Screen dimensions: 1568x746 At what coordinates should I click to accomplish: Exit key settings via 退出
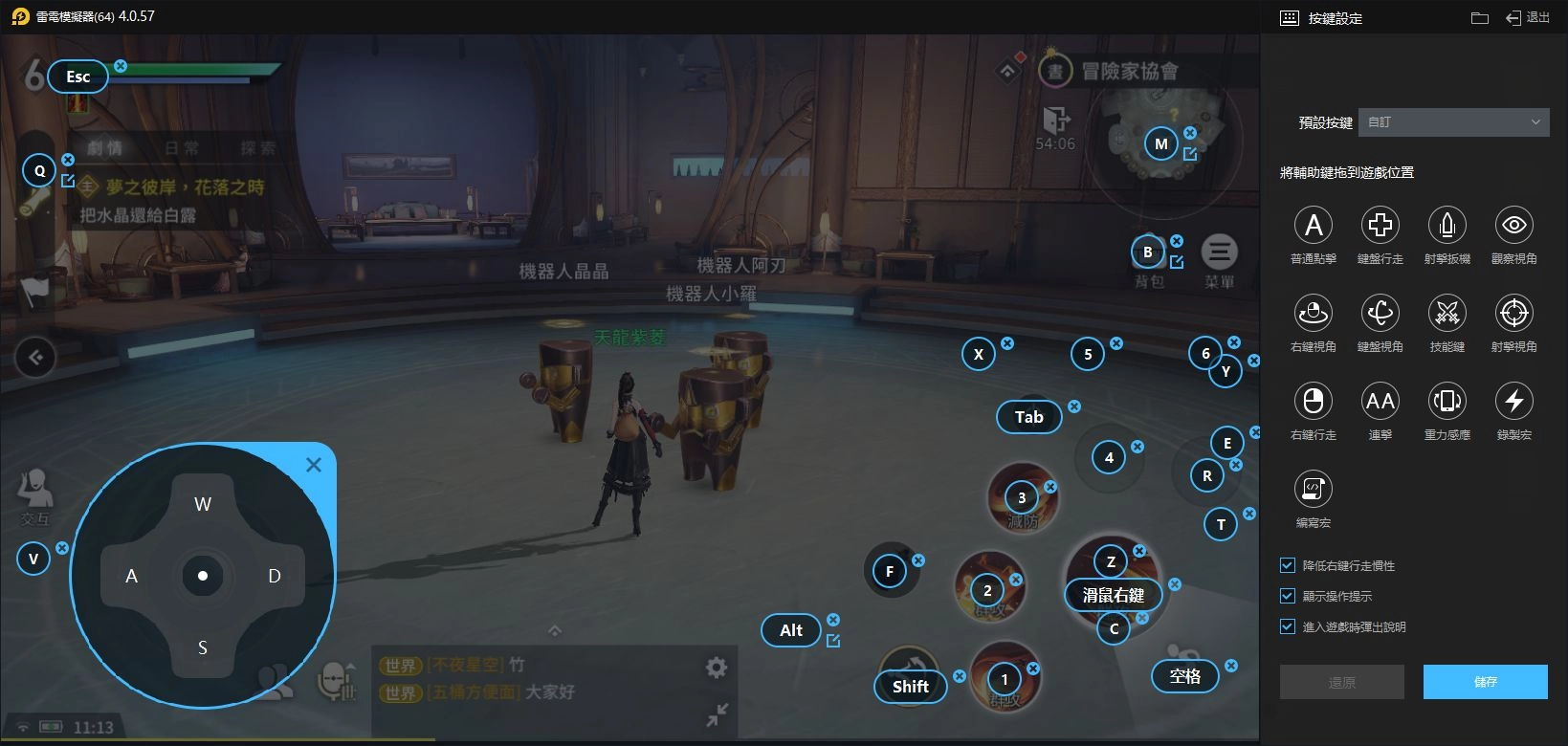1528,17
